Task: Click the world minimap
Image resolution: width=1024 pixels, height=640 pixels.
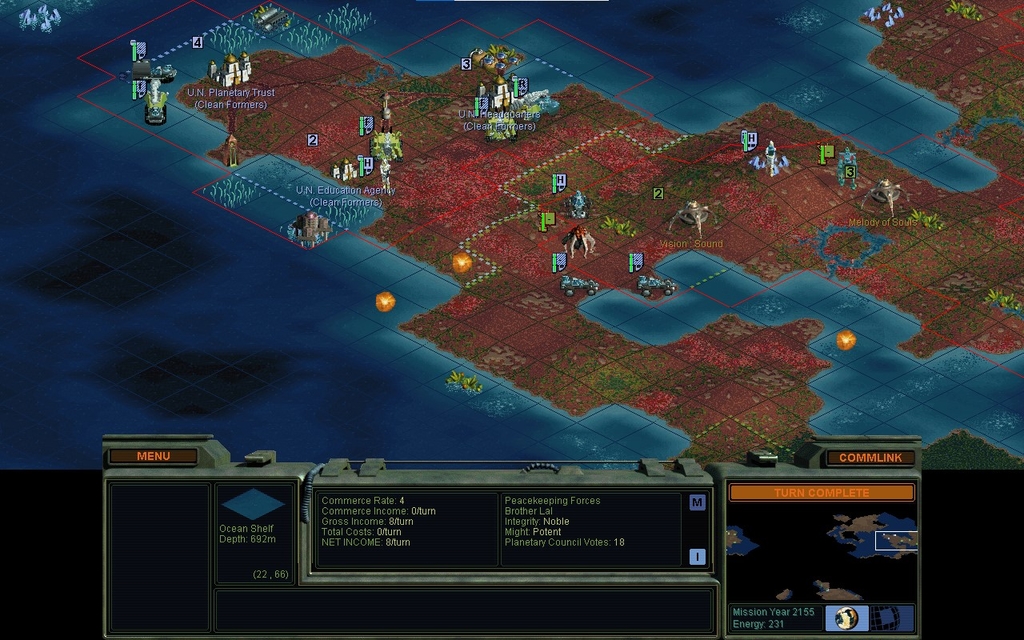Action: coord(821,552)
